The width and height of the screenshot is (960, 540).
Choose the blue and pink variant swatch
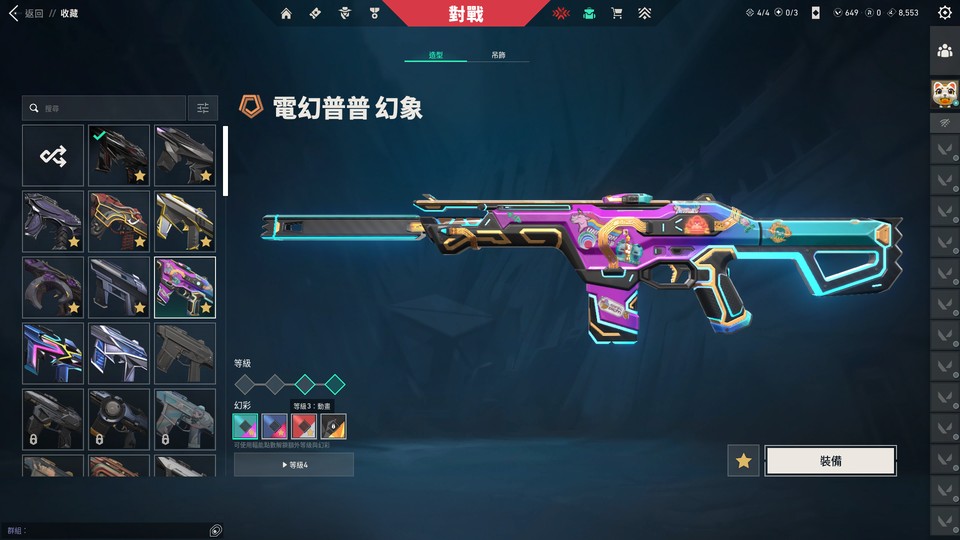coord(274,427)
